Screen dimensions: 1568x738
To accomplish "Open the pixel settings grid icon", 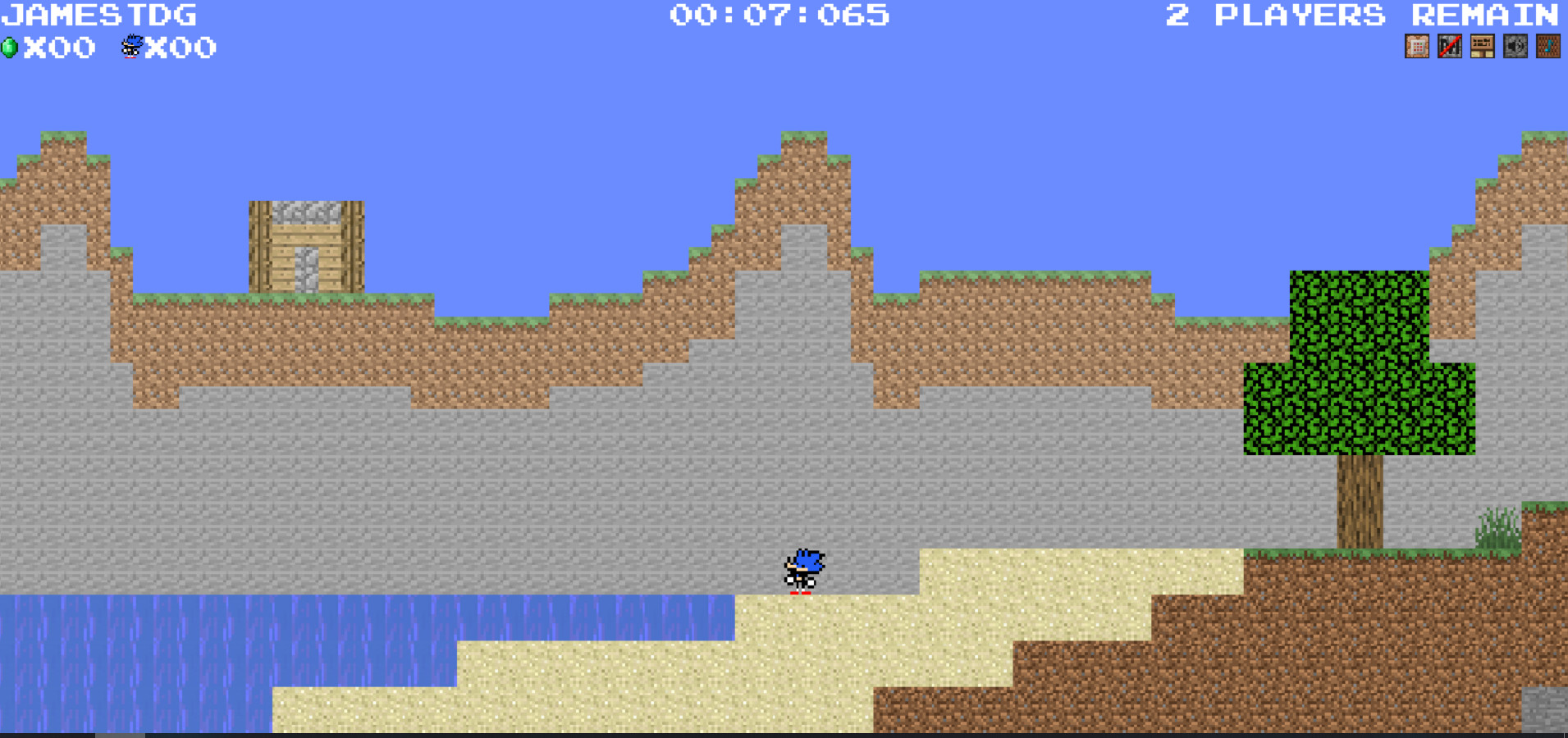I will pos(1417,46).
